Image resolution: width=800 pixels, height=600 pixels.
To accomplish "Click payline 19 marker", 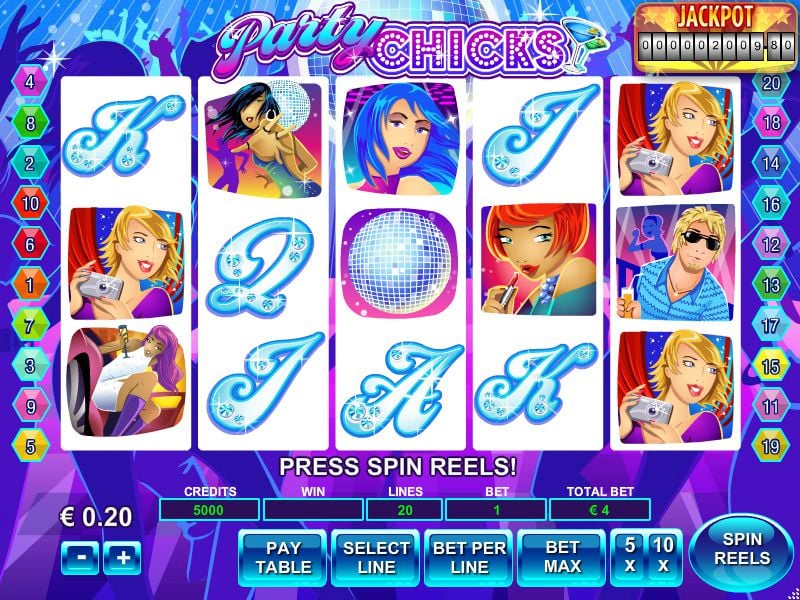I will tap(771, 447).
